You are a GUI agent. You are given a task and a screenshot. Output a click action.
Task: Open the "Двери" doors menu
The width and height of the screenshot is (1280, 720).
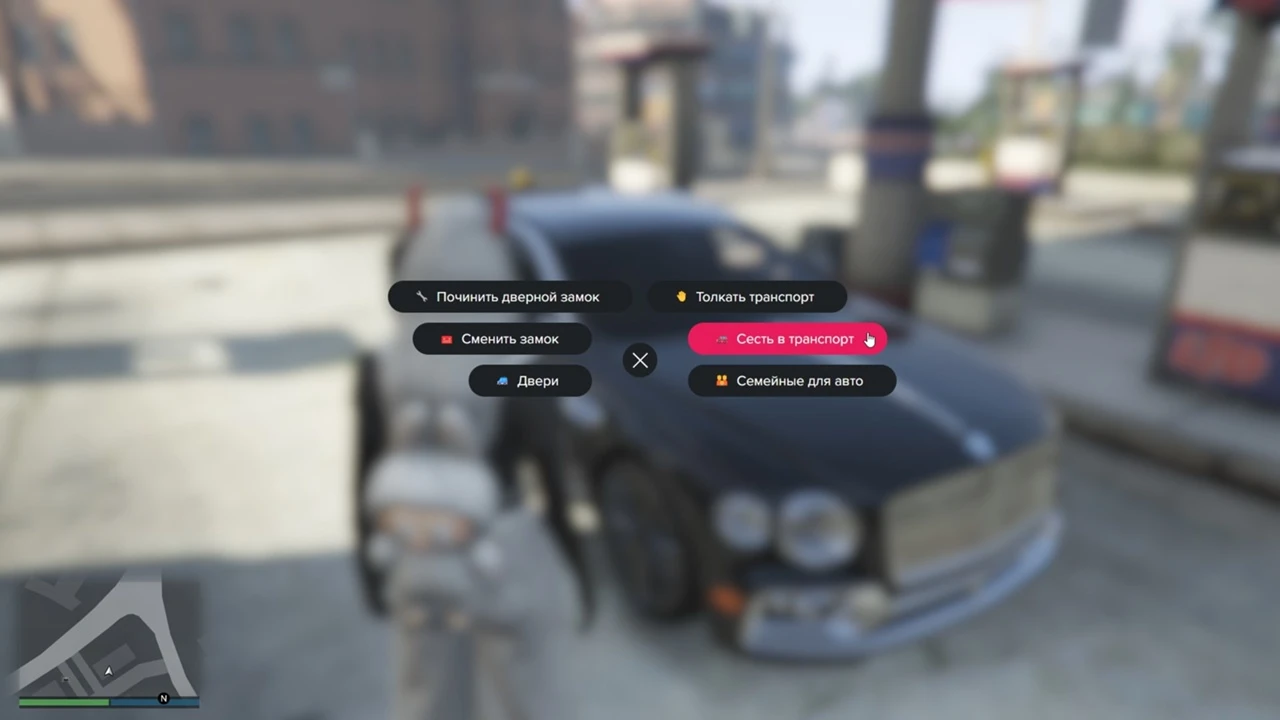[529, 381]
